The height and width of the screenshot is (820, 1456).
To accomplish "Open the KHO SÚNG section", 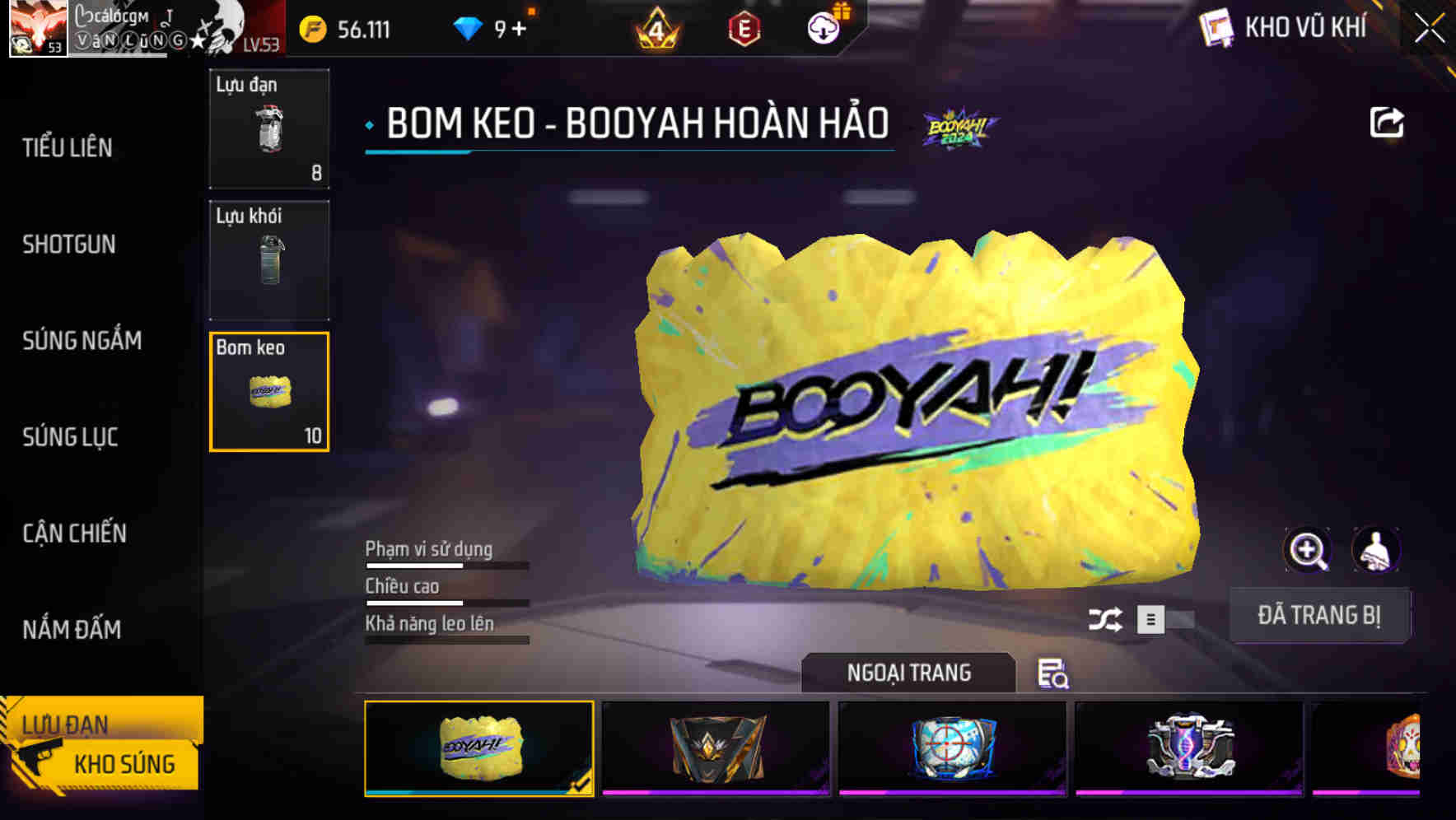I will point(124,764).
